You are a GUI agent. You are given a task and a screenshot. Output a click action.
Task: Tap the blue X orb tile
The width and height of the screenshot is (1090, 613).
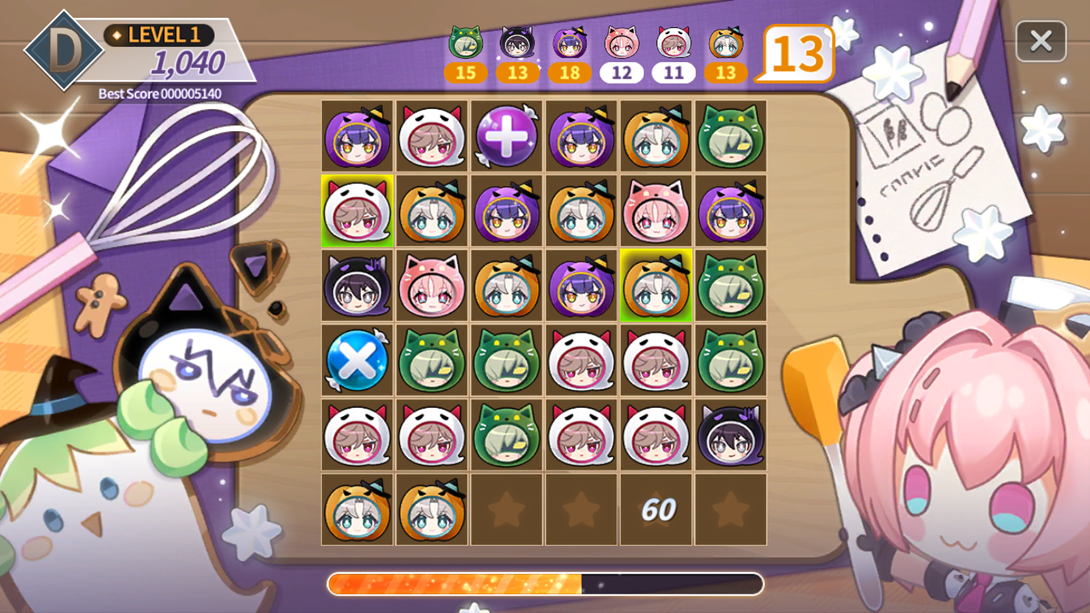(357, 360)
